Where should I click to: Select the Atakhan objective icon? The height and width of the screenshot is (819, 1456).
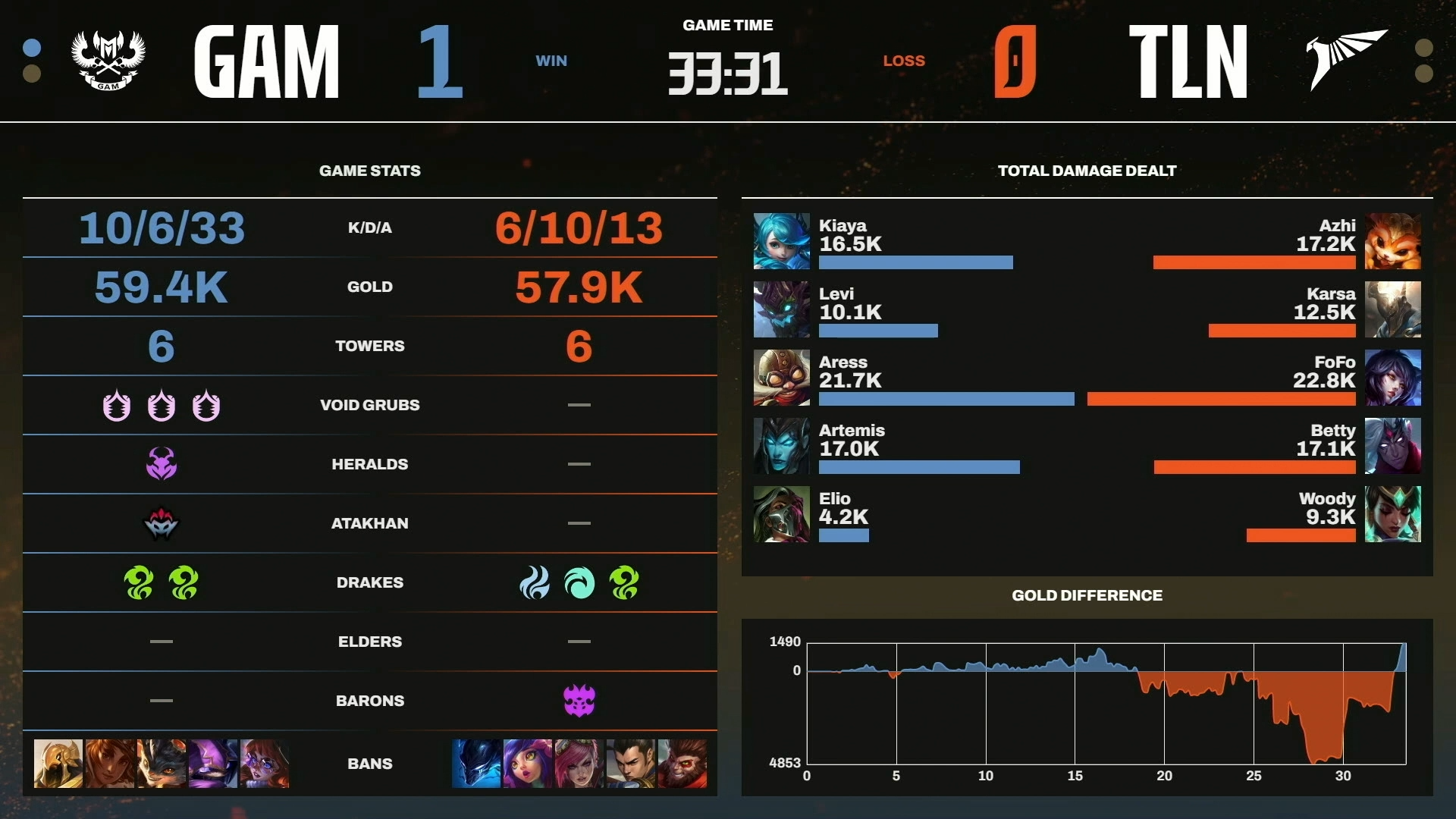tap(162, 523)
